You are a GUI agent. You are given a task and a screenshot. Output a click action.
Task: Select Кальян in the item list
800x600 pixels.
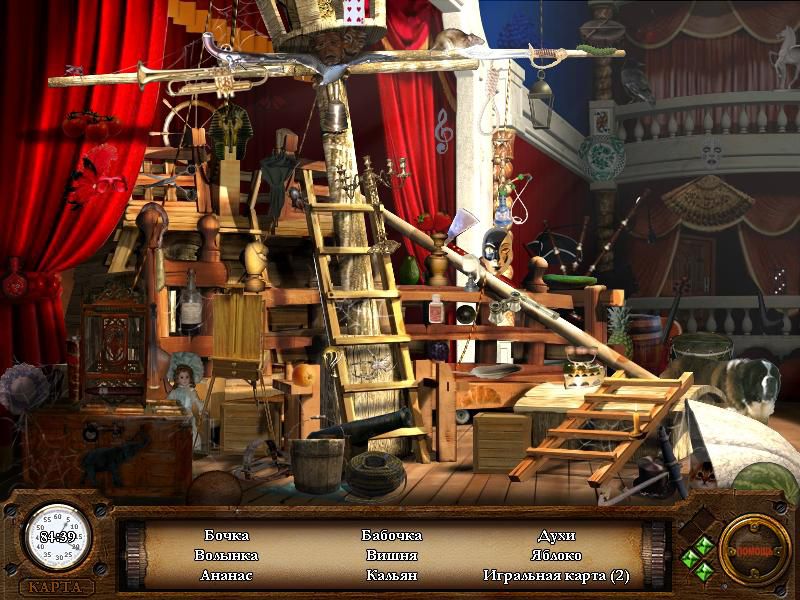(x=391, y=575)
